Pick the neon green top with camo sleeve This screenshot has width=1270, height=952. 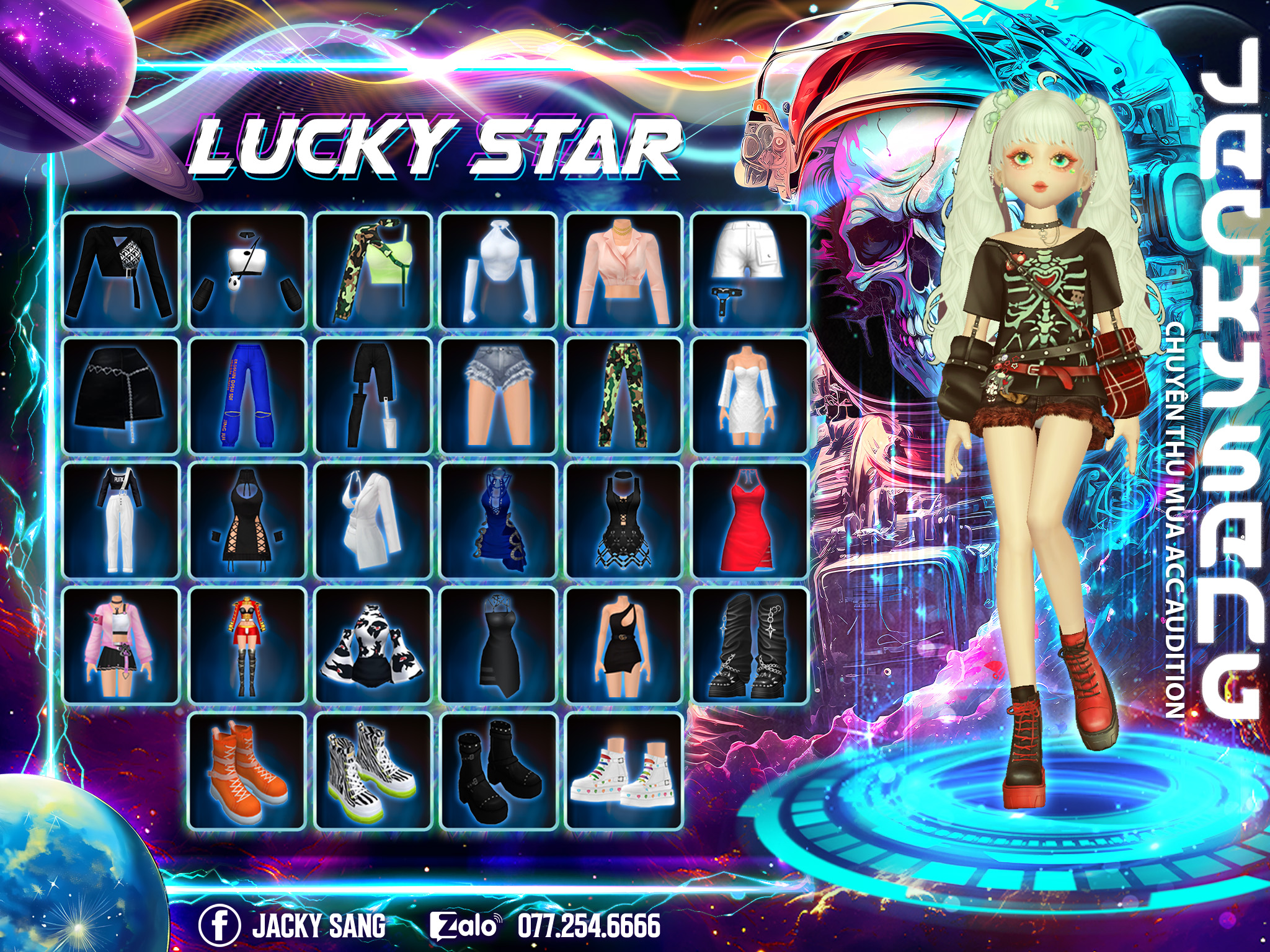pyautogui.click(x=373, y=271)
